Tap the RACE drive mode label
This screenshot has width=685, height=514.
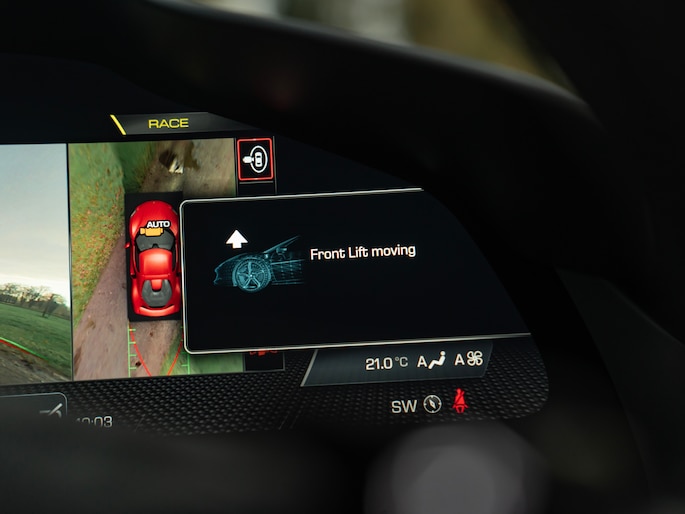click(x=168, y=123)
